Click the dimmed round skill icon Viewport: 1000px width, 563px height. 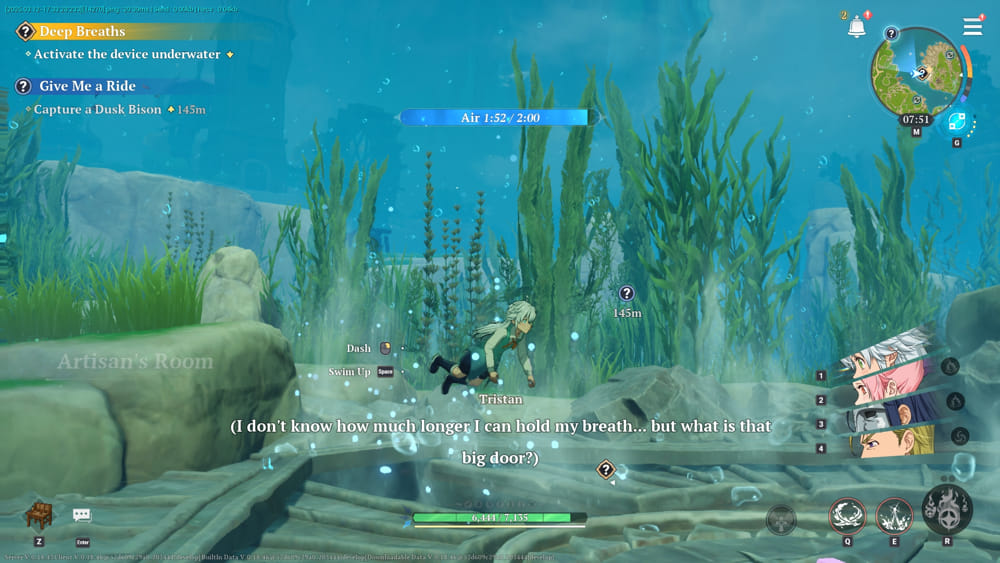pos(781,520)
